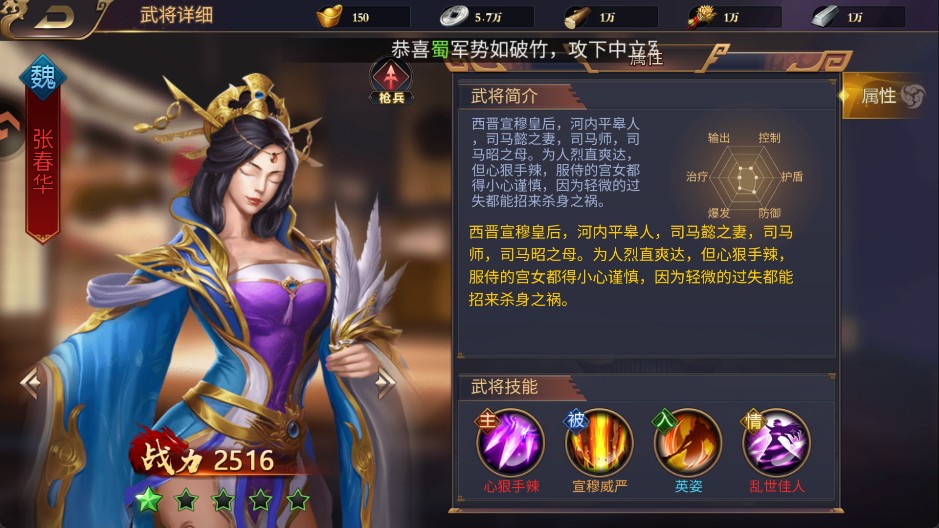View the 宣穆威严 passive skill
This screenshot has width=939, height=528.
click(599, 442)
